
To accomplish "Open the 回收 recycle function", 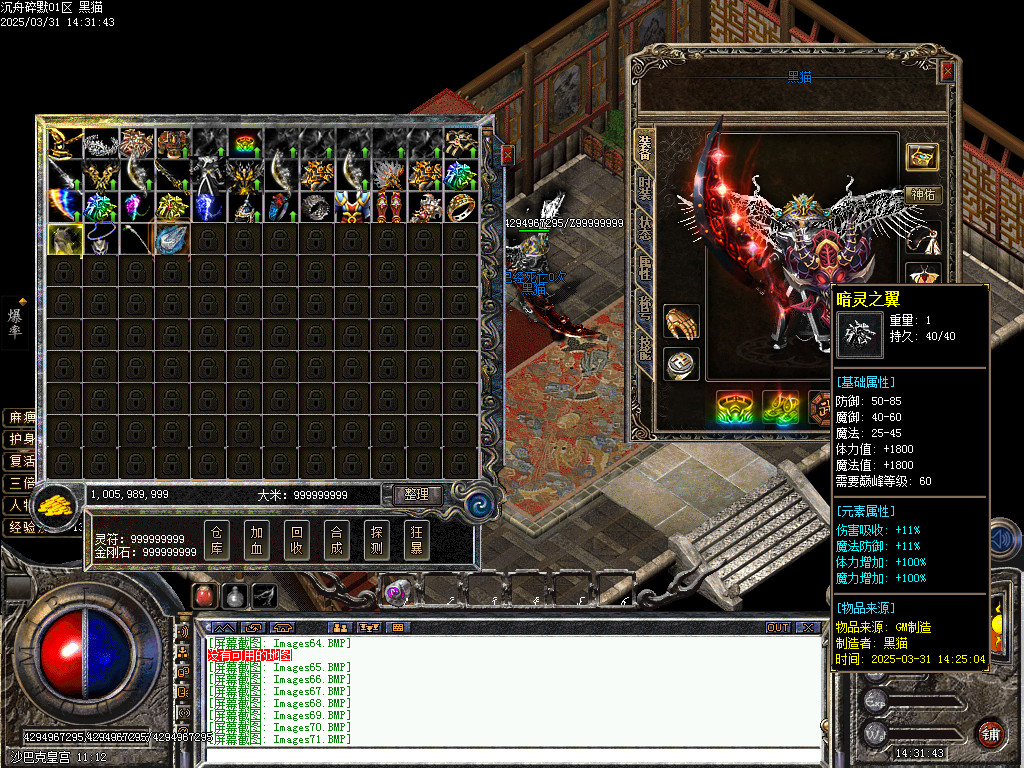I will (x=297, y=540).
